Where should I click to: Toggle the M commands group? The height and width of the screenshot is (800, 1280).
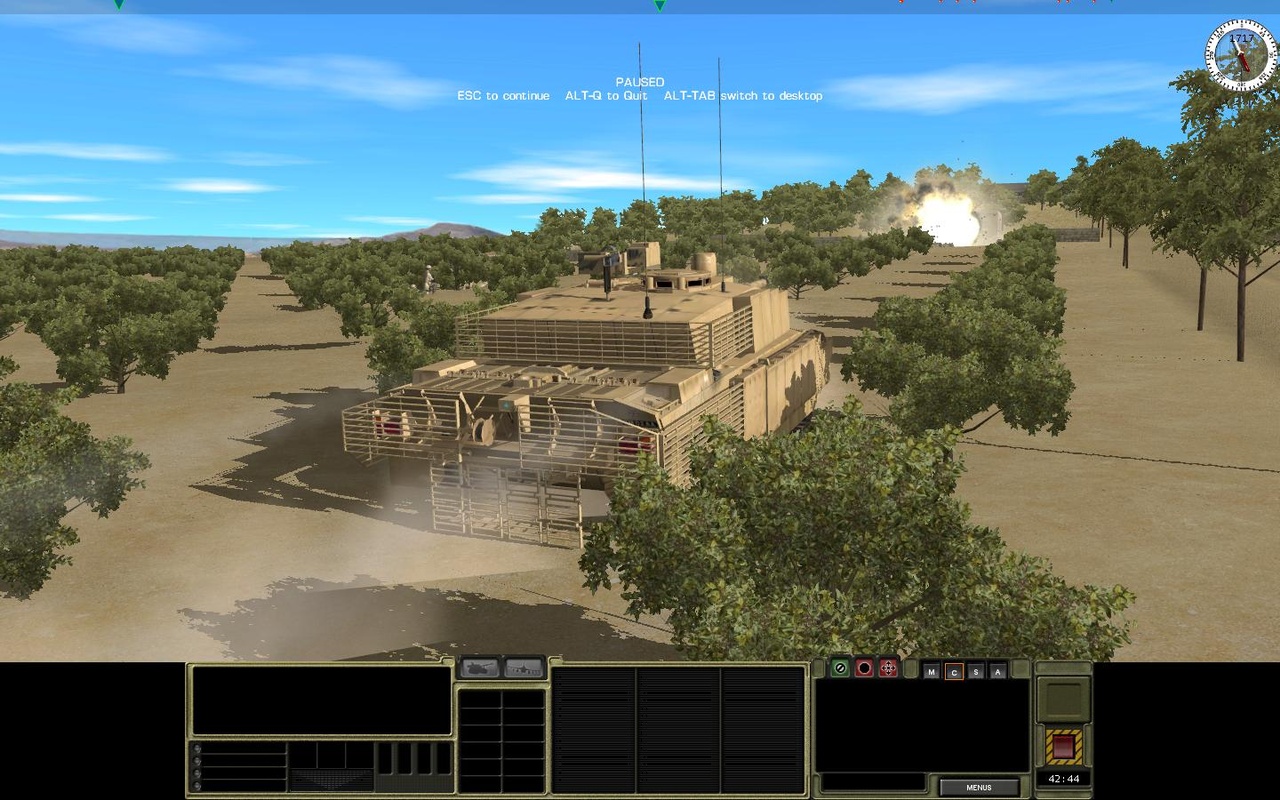click(x=932, y=671)
